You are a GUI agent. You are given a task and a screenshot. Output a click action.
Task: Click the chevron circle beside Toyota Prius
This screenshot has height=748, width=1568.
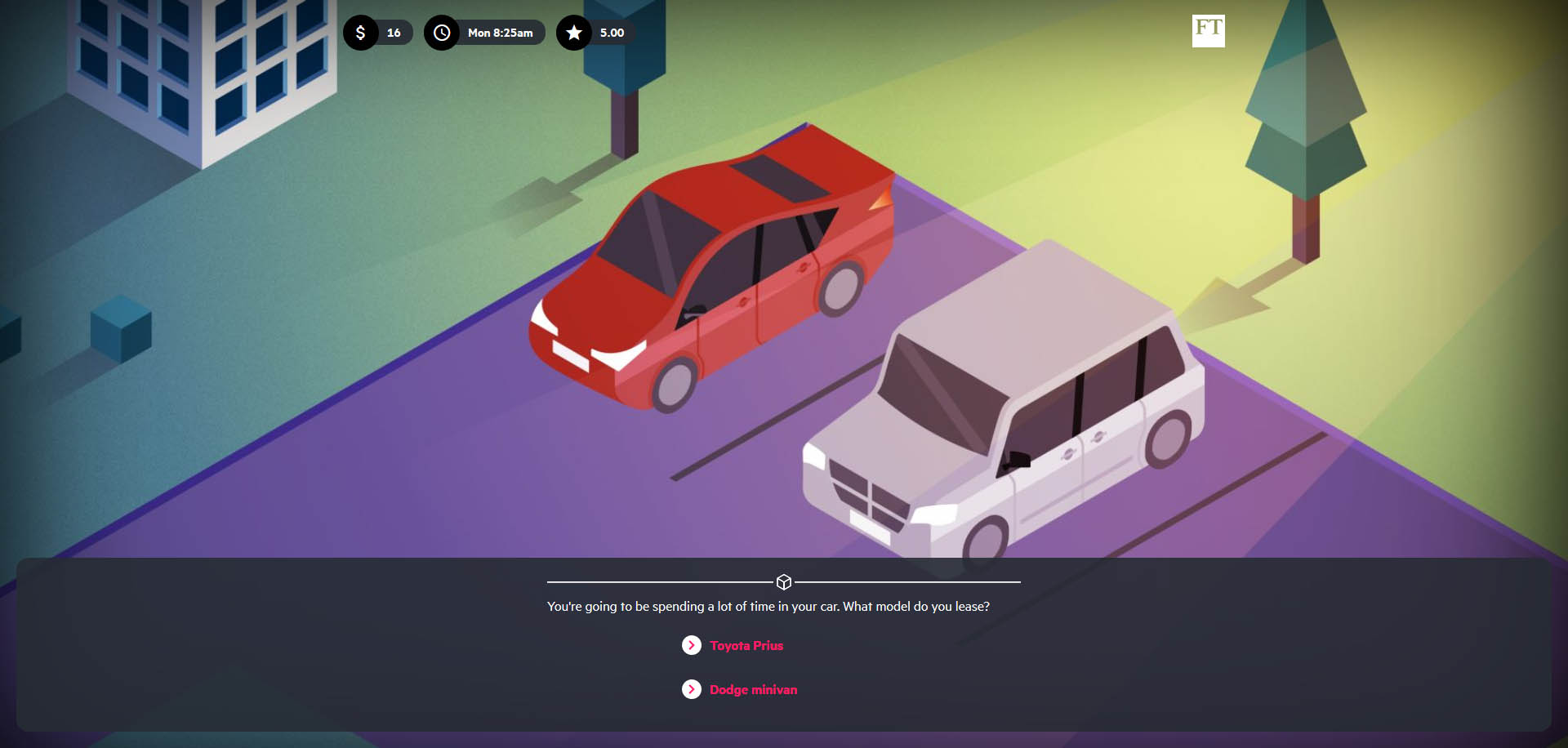[x=692, y=645]
